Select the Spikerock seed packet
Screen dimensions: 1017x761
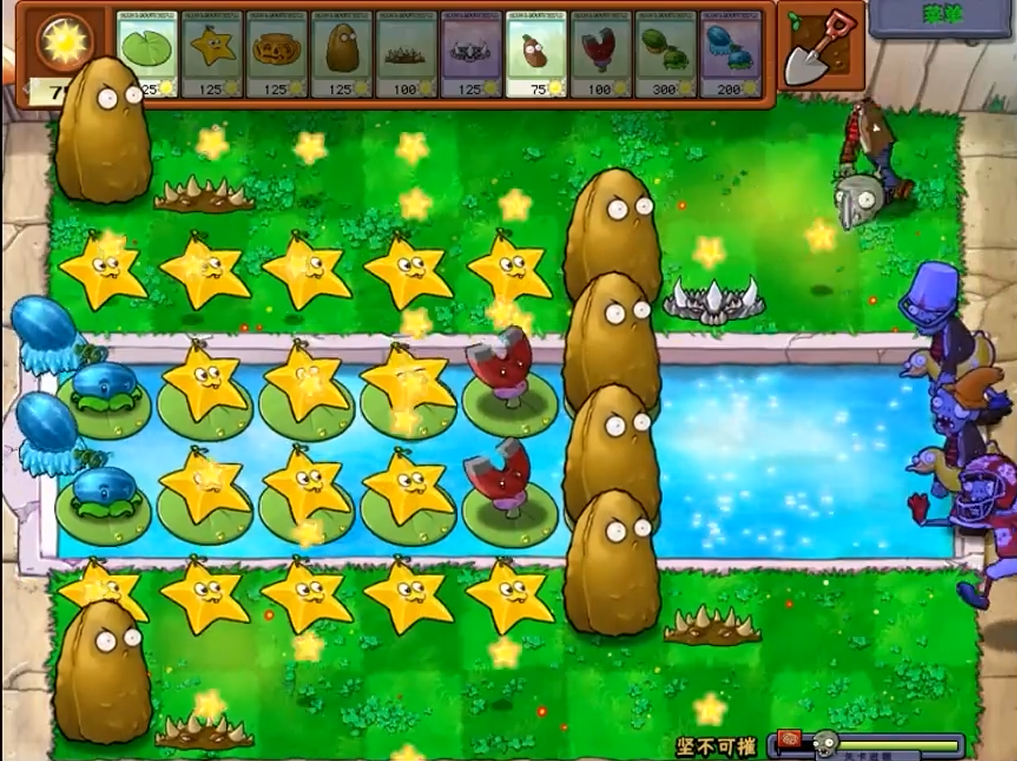coord(471,53)
